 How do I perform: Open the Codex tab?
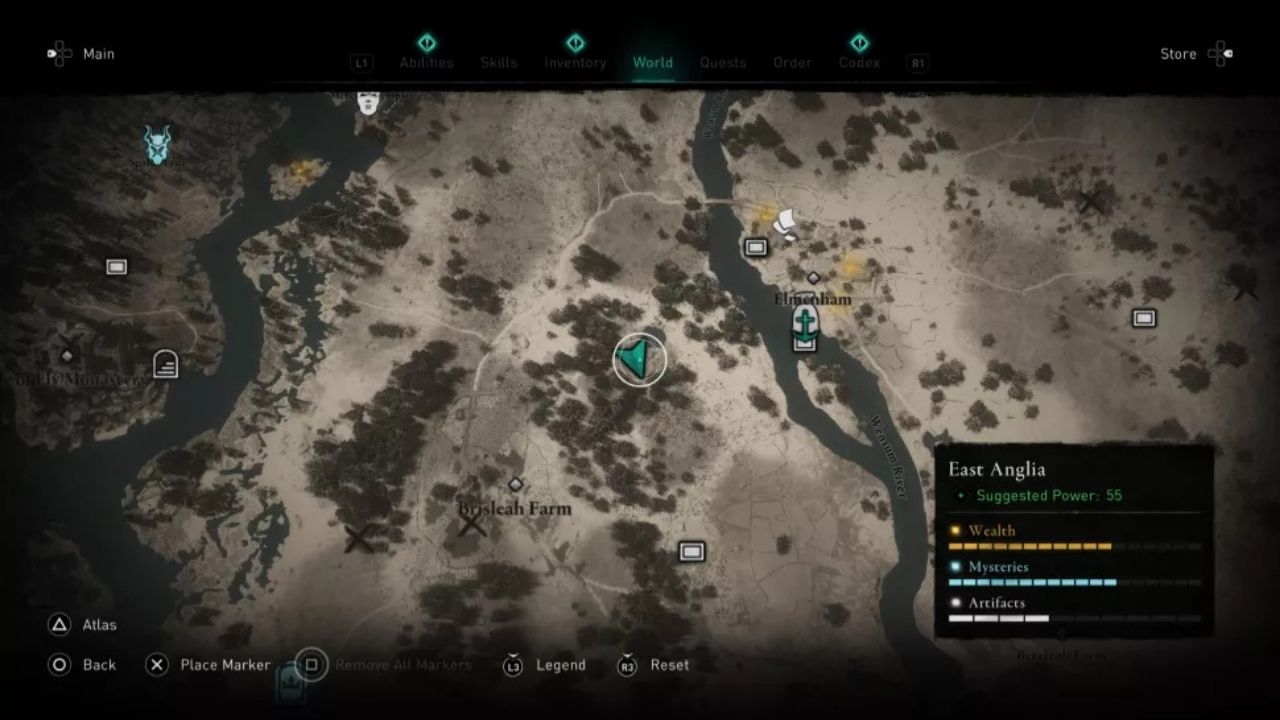pyautogui.click(x=861, y=62)
